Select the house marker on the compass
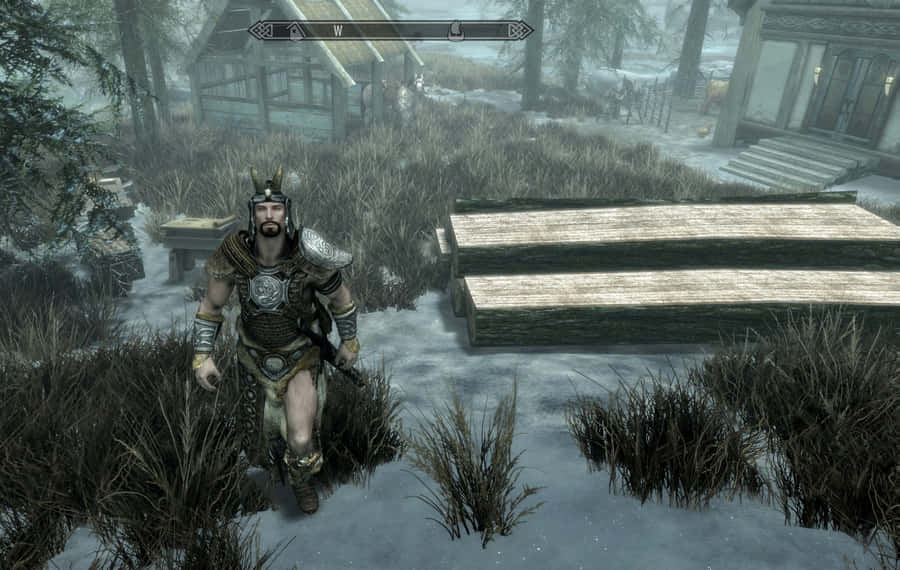The width and height of the screenshot is (900, 570). [296, 30]
